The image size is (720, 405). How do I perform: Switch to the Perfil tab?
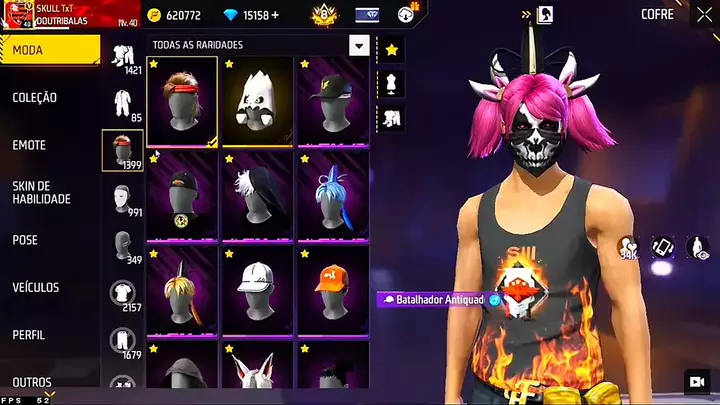tap(29, 335)
